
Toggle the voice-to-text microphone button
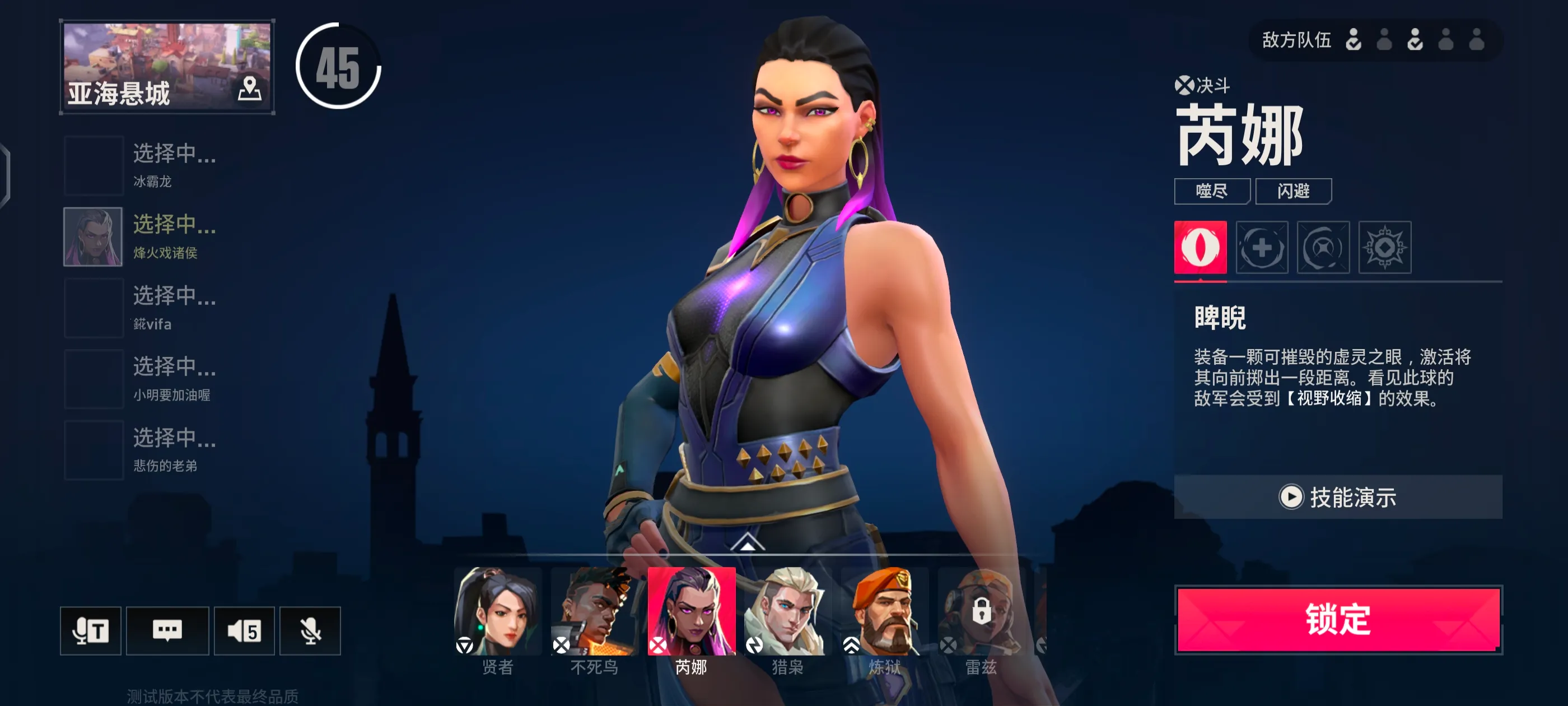click(90, 630)
